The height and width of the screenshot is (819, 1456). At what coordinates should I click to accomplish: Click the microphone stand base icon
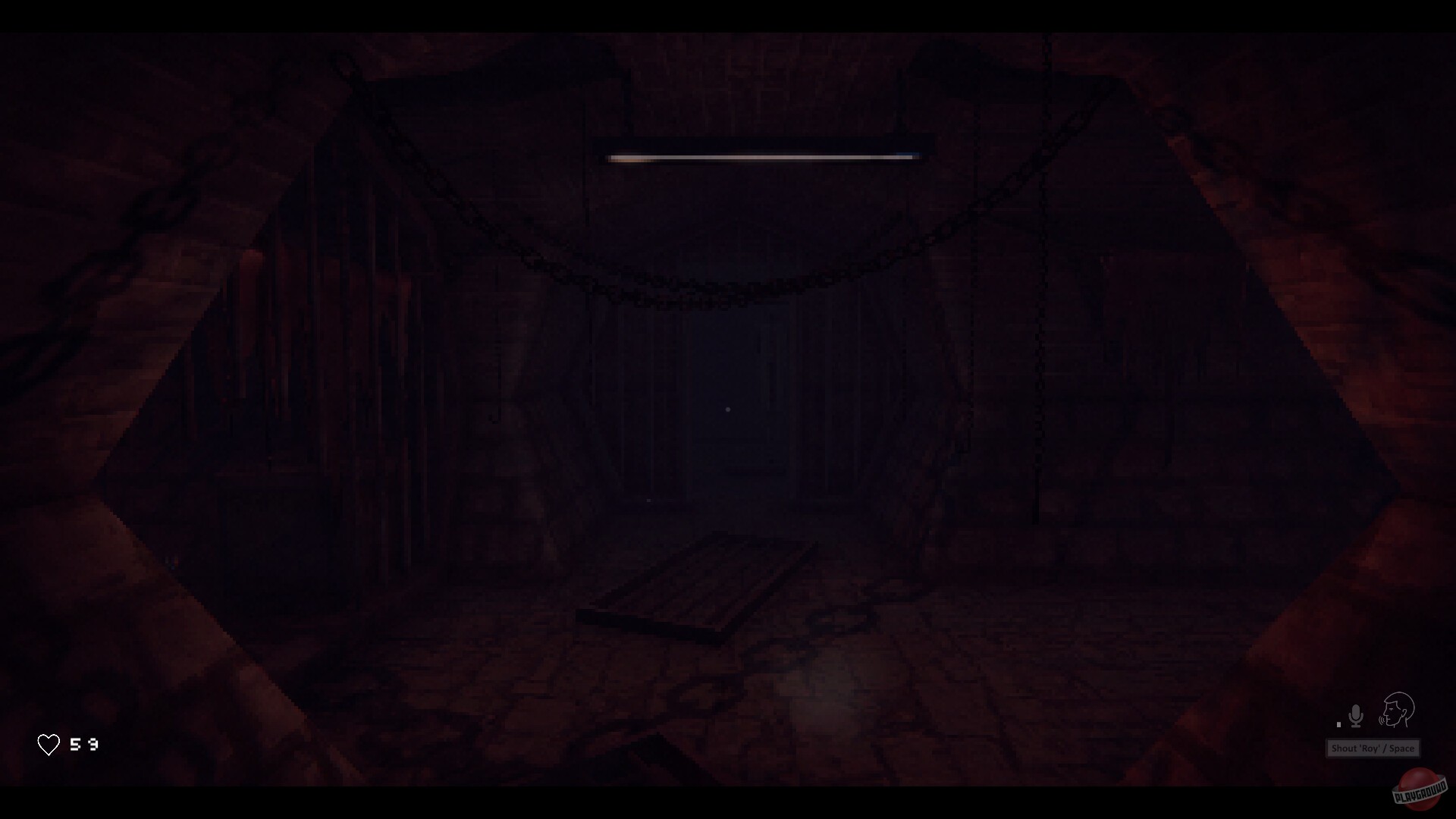[1356, 726]
